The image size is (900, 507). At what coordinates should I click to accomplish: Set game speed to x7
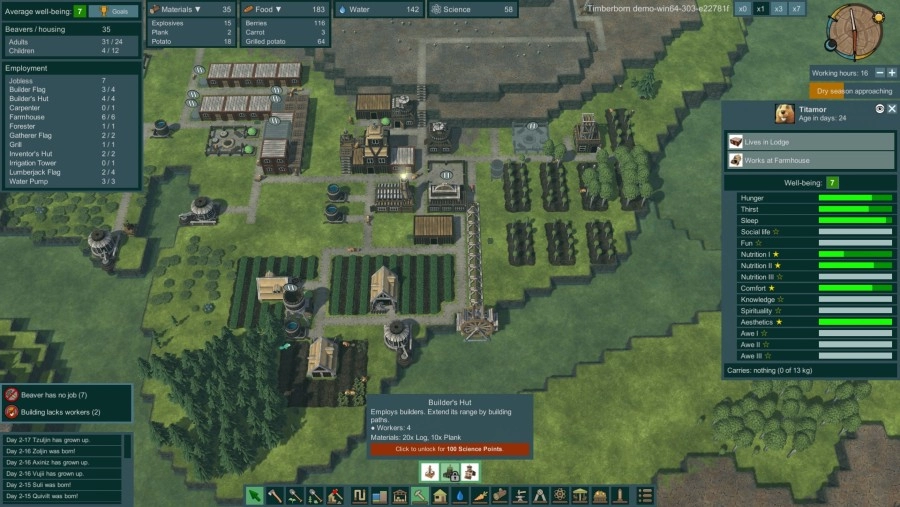coord(797,8)
